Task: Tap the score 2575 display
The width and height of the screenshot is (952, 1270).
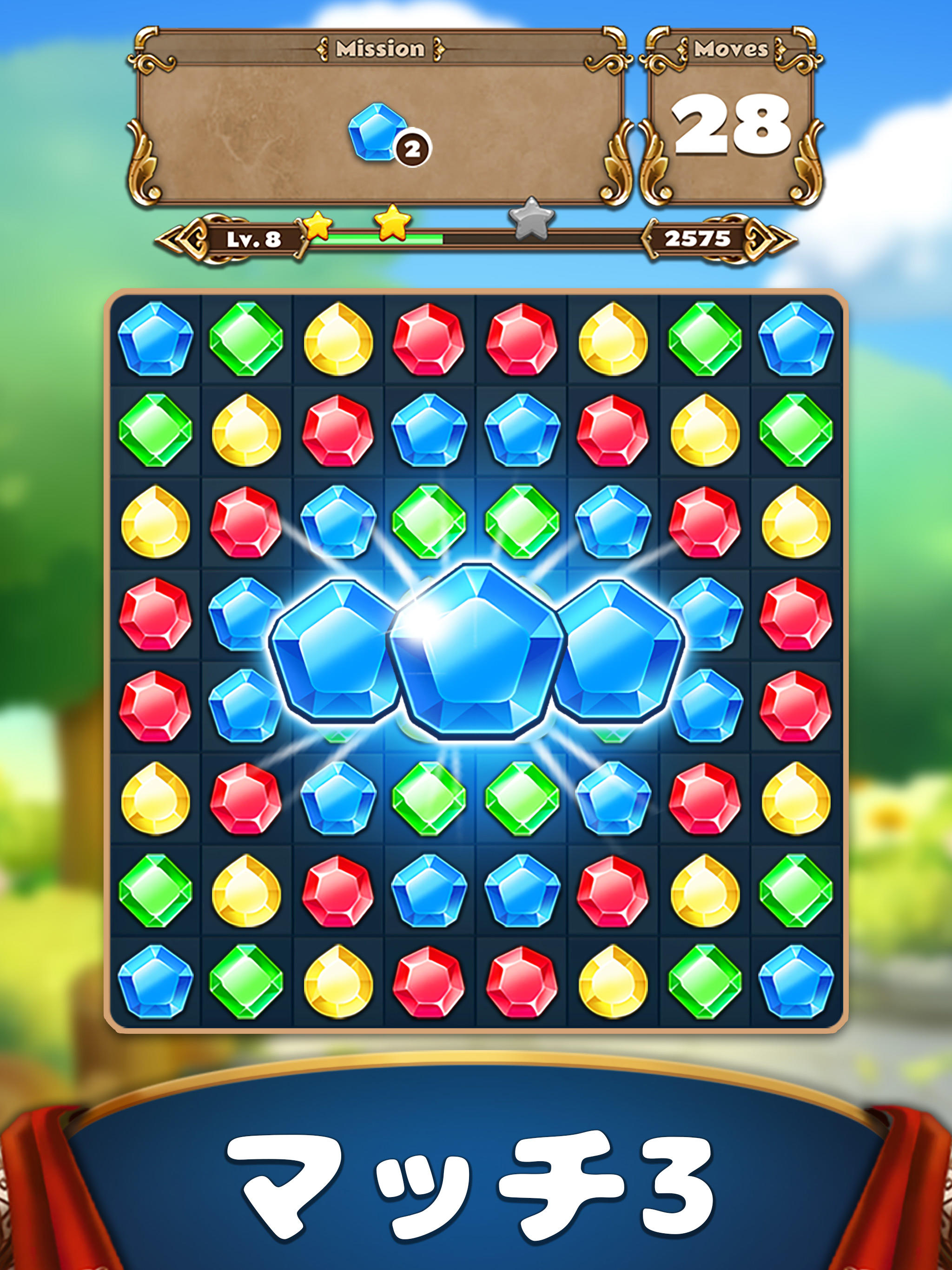Action: [x=698, y=238]
